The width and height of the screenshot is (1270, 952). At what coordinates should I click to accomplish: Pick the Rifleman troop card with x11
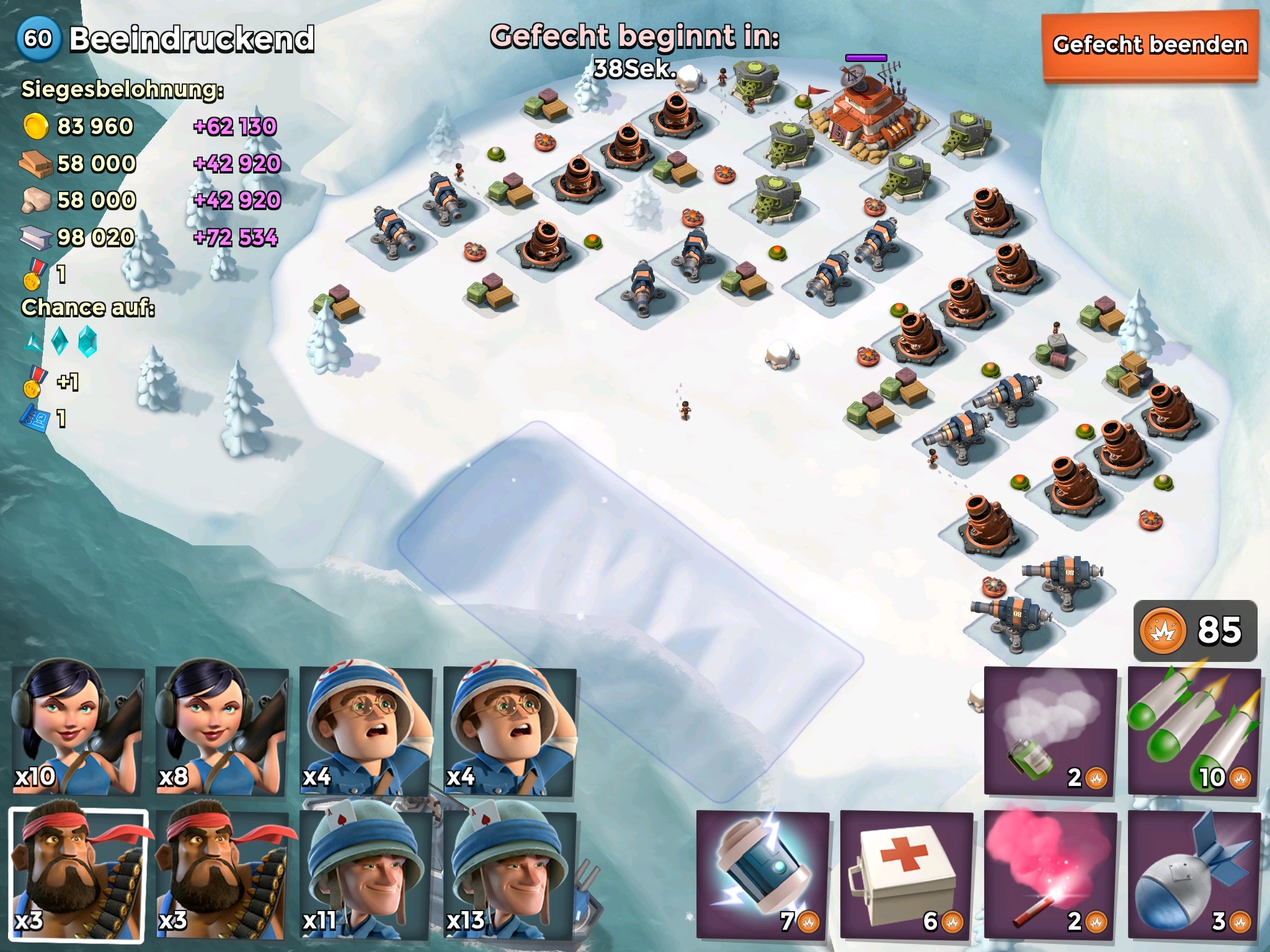pyautogui.click(x=365, y=875)
